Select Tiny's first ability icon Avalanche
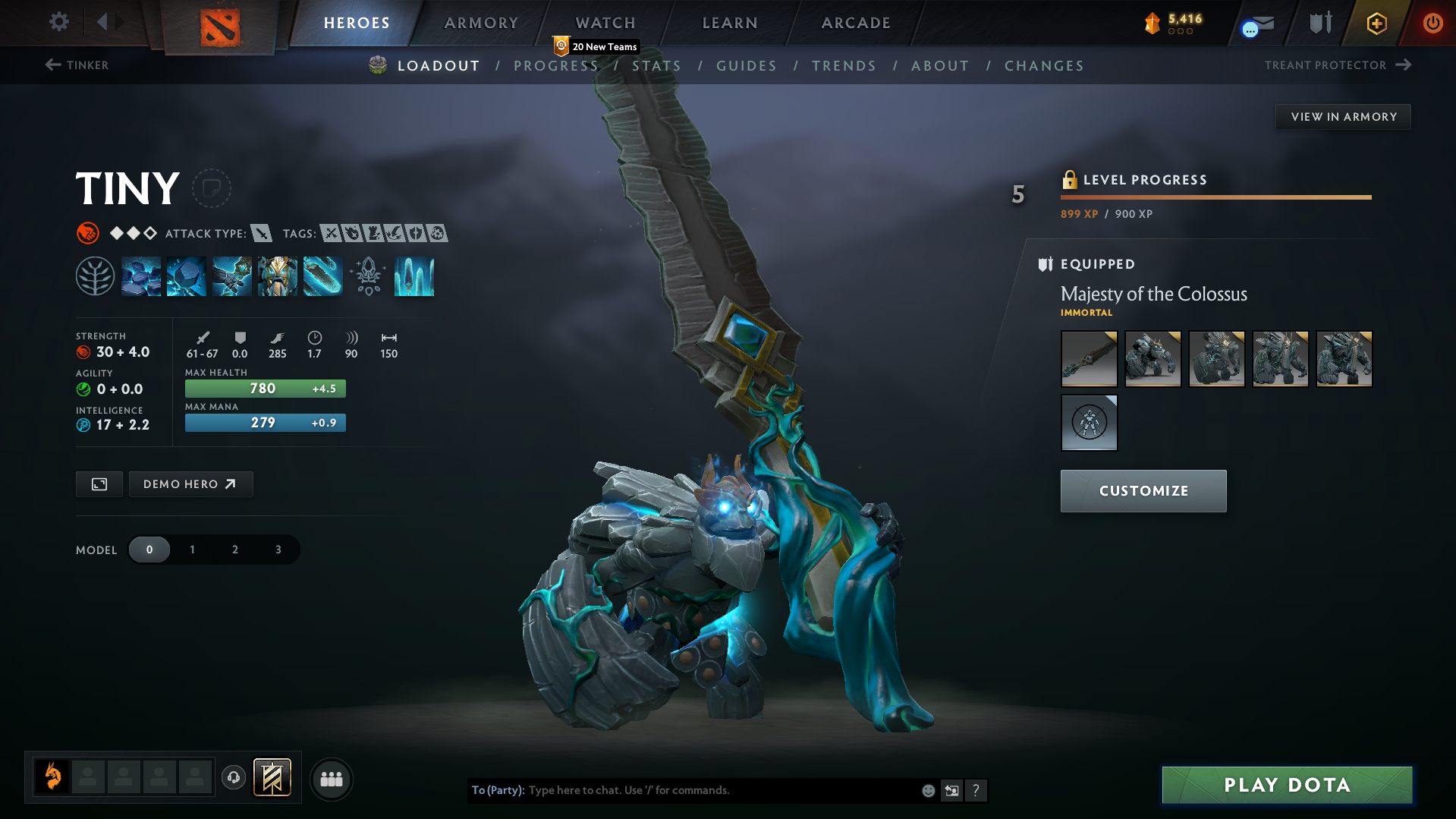Screen dimensions: 1456x819 pyautogui.click(x=141, y=276)
